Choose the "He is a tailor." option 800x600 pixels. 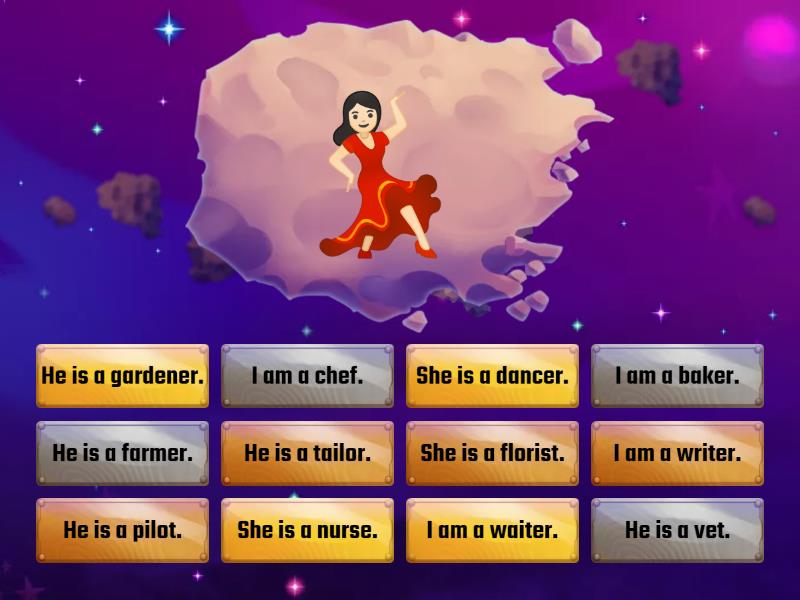pyautogui.click(x=307, y=453)
